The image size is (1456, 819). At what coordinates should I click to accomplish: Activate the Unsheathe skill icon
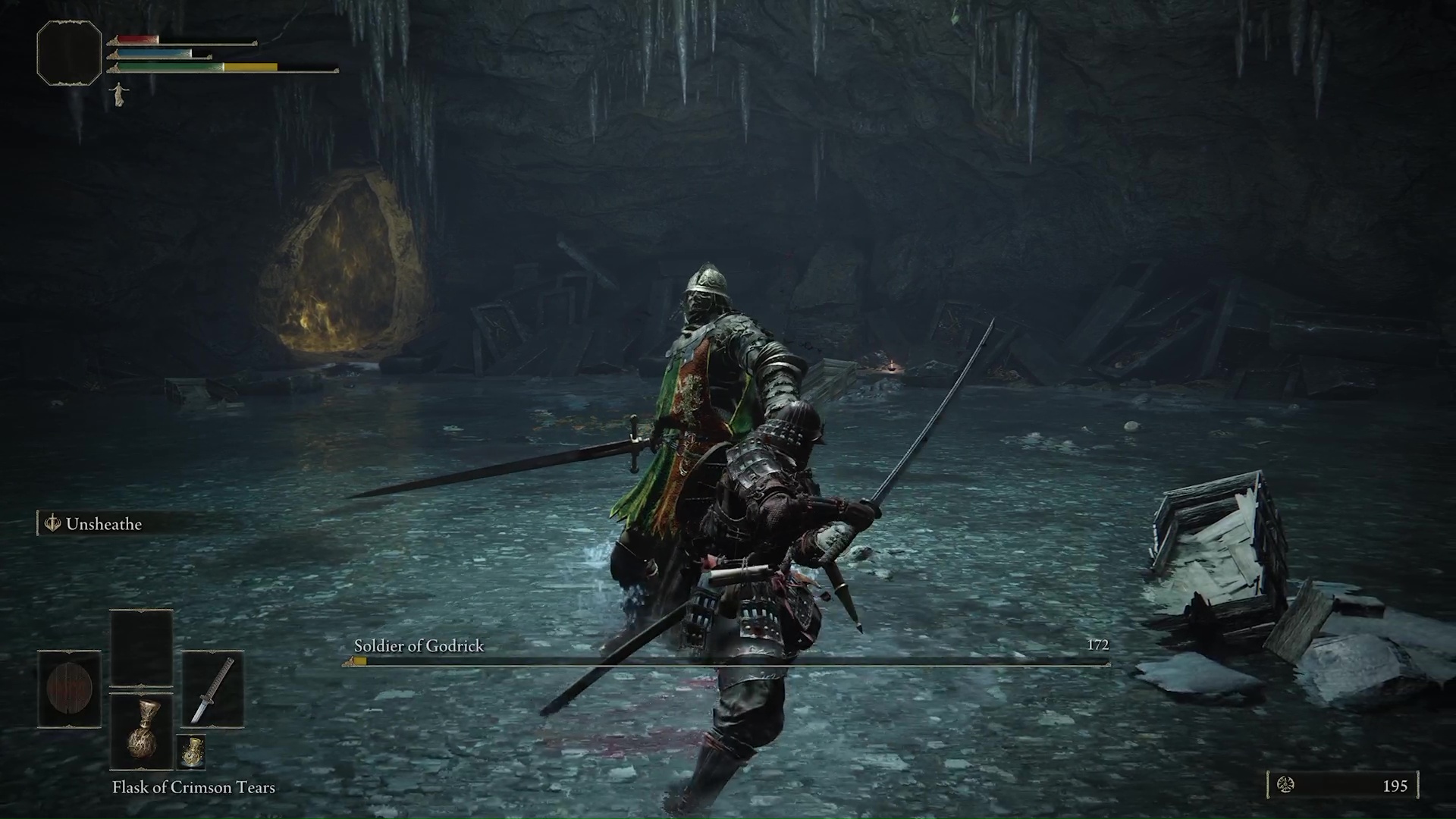(53, 524)
